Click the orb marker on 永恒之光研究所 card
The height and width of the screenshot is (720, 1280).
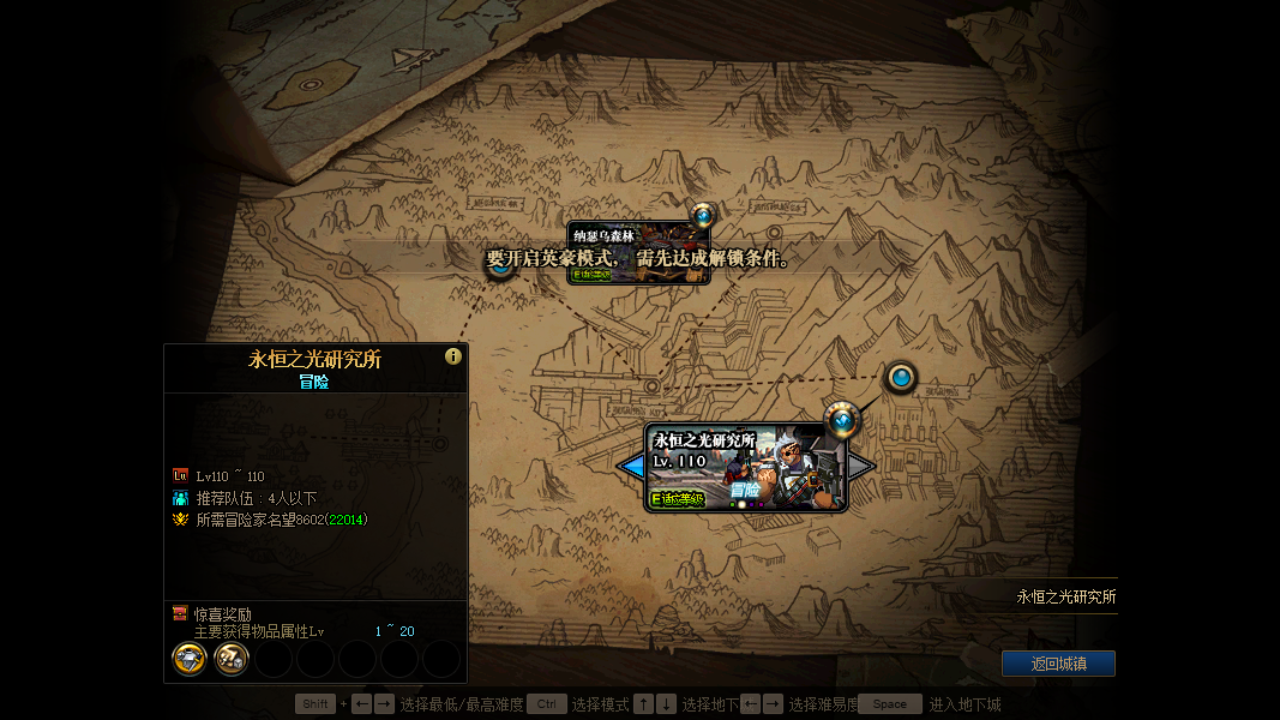point(842,420)
